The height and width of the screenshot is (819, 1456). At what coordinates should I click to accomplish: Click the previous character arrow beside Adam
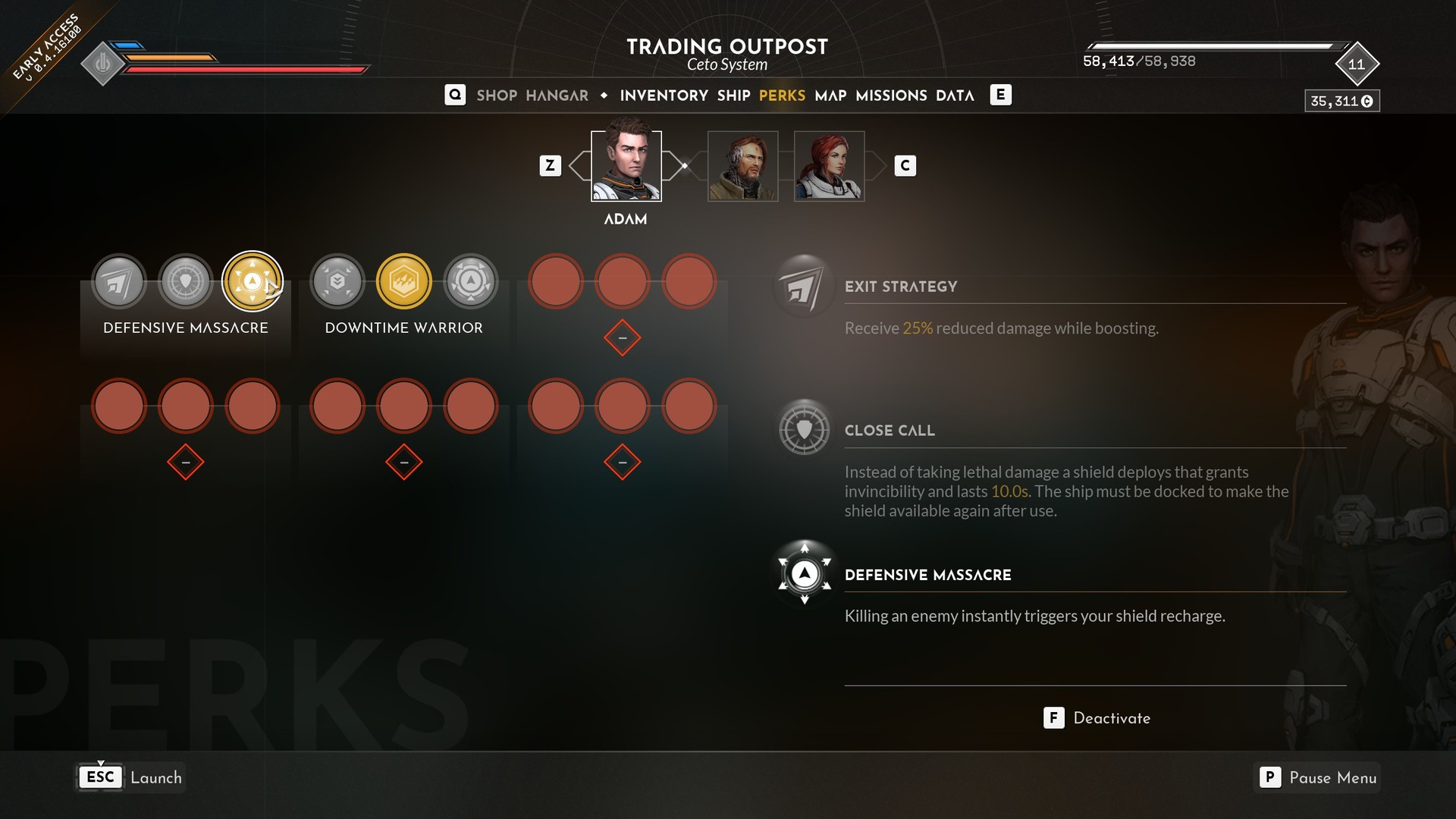[578, 166]
